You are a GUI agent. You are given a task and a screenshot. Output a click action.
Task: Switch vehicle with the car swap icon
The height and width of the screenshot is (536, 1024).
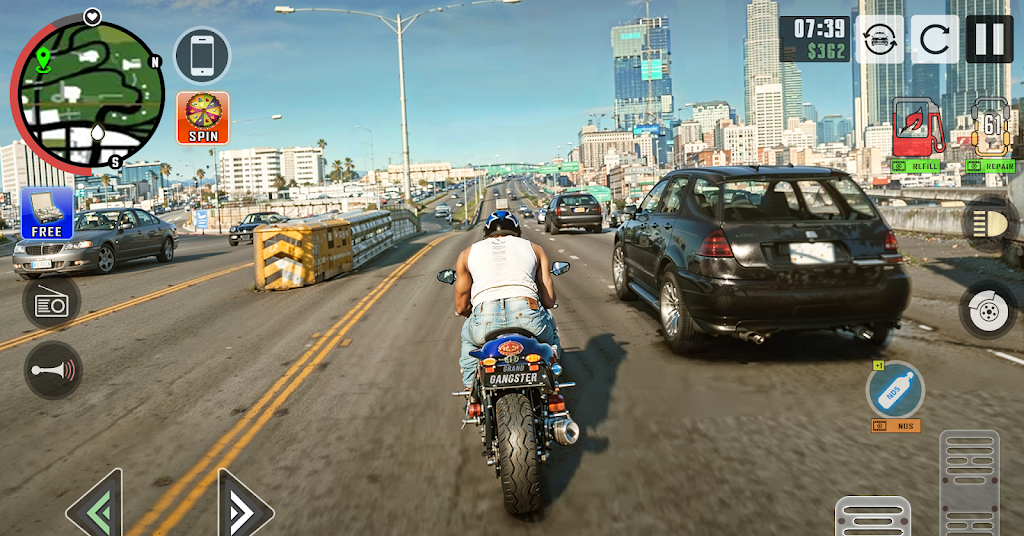click(x=880, y=40)
